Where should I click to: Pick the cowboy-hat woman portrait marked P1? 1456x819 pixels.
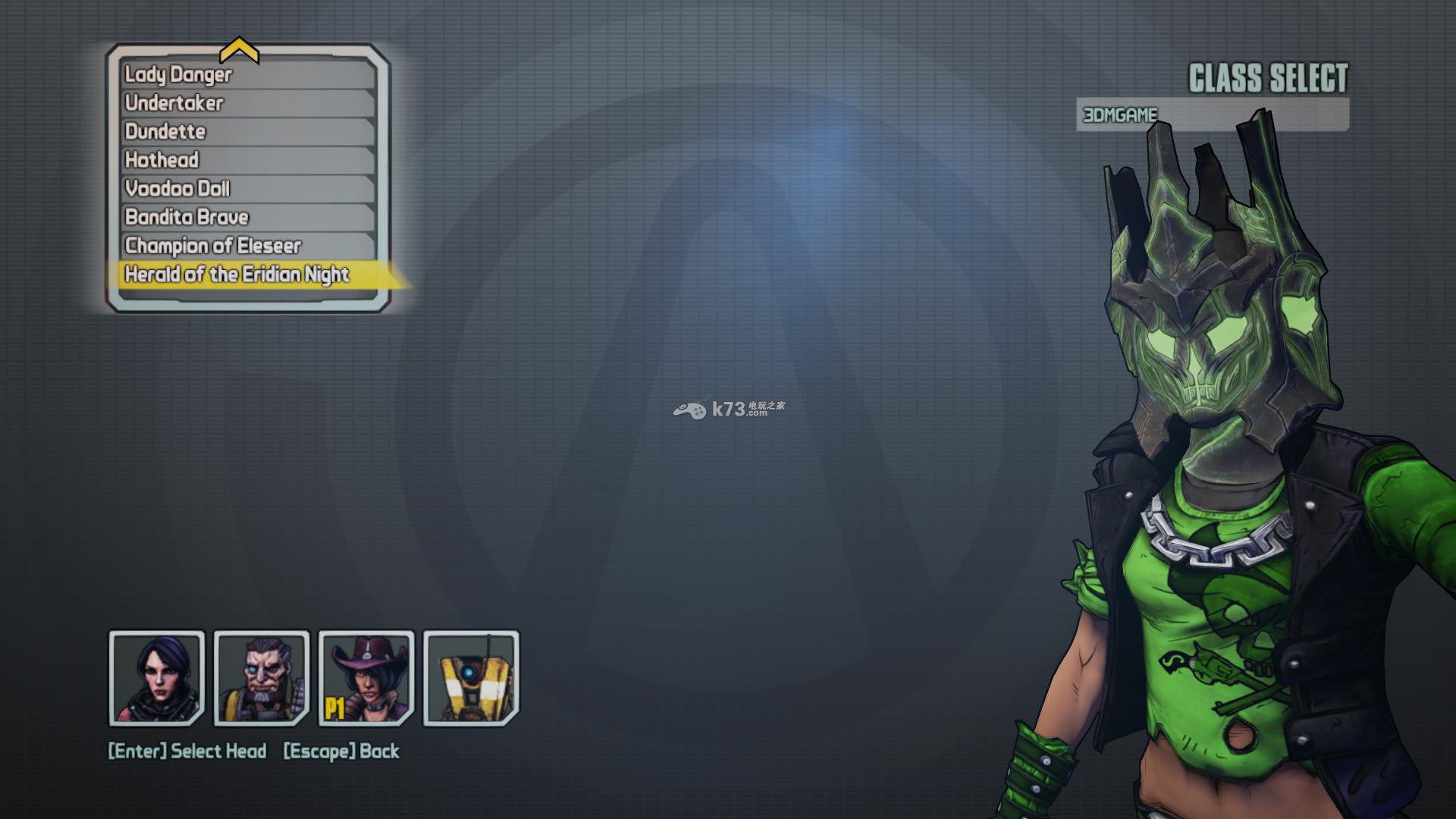click(x=366, y=678)
